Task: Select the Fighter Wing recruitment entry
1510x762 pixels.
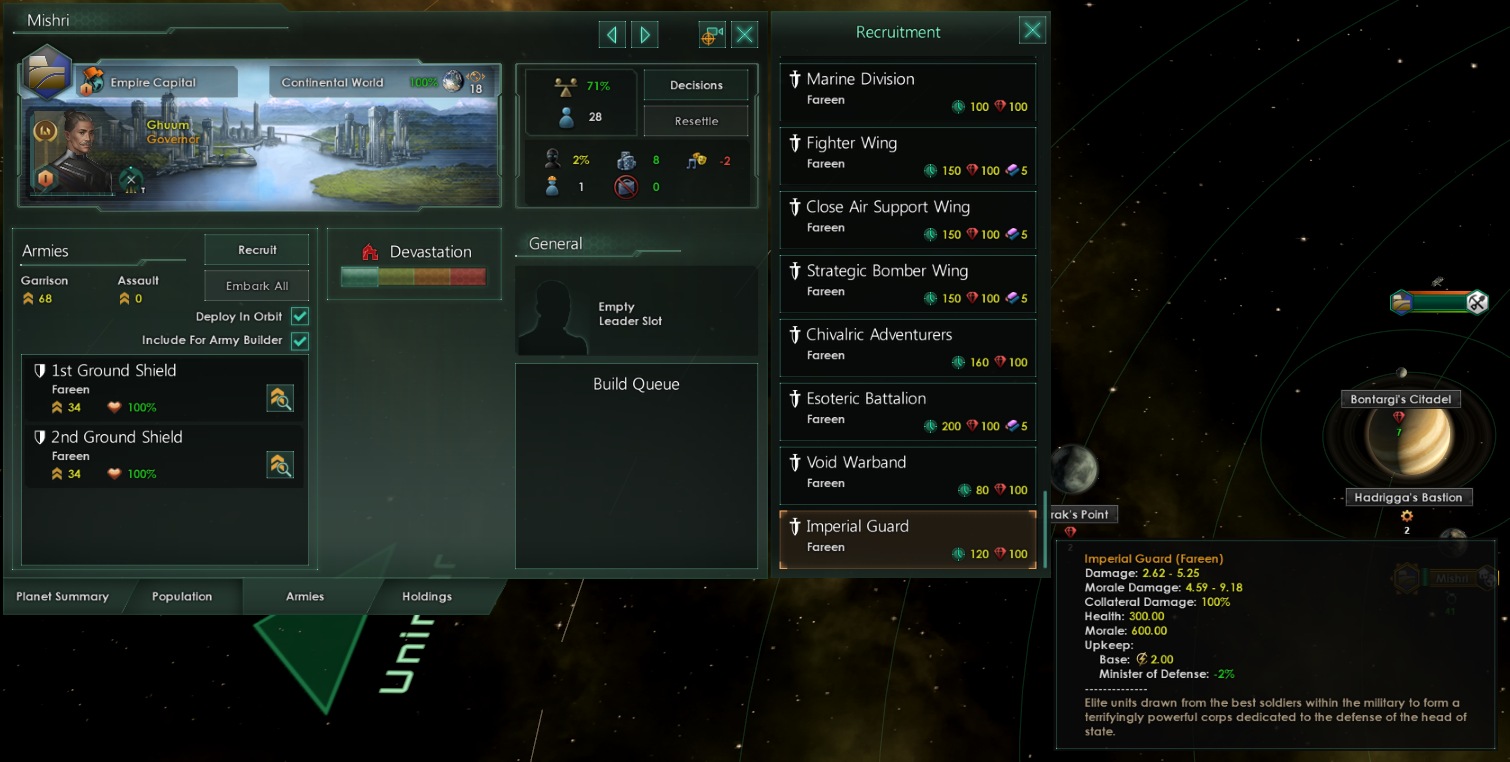Action: pos(907,155)
